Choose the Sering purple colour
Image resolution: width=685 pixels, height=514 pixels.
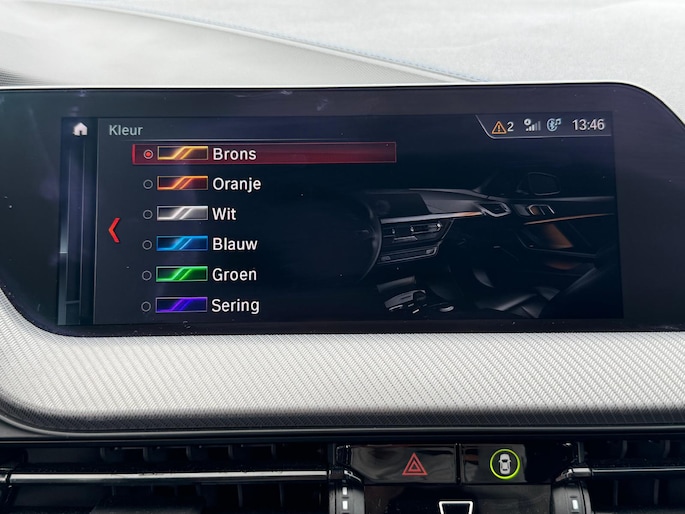tap(235, 305)
